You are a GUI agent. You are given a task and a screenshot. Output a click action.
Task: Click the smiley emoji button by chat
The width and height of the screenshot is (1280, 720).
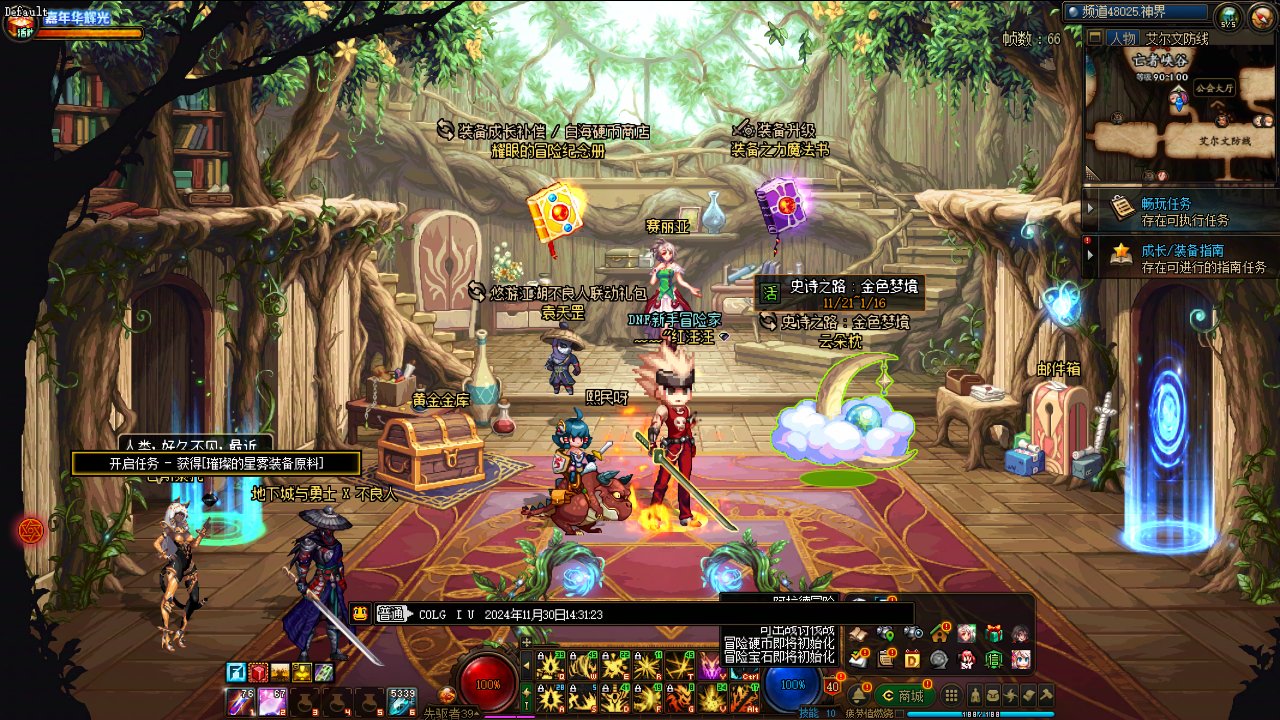[x=361, y=614]
